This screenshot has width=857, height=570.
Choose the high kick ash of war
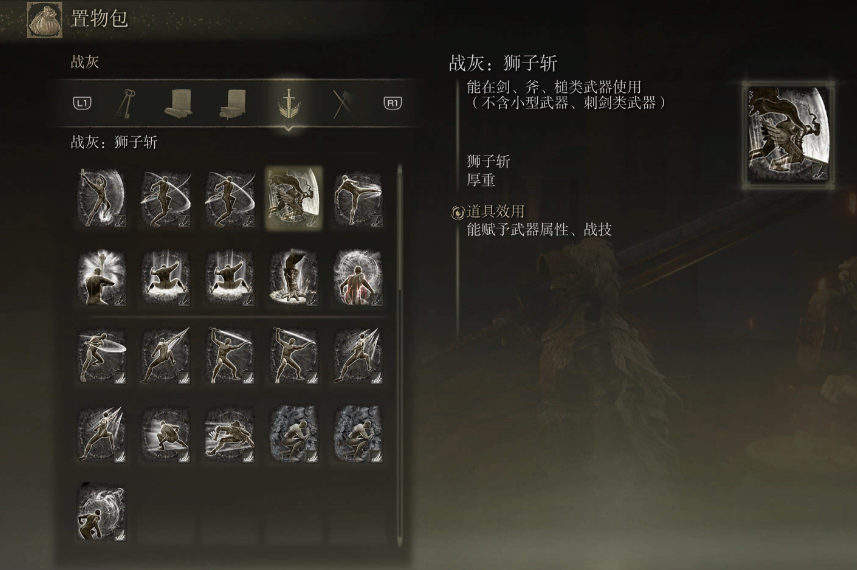click(x=357, y=197)
